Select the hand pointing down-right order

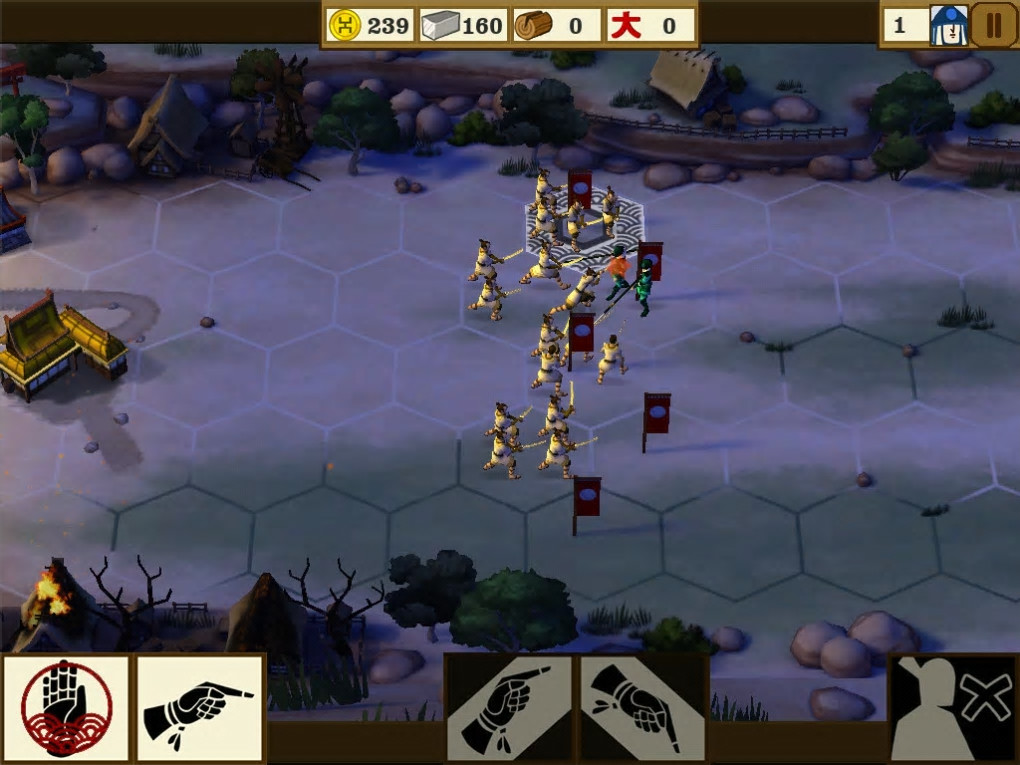pyautogui.click(x=643, y=708)
